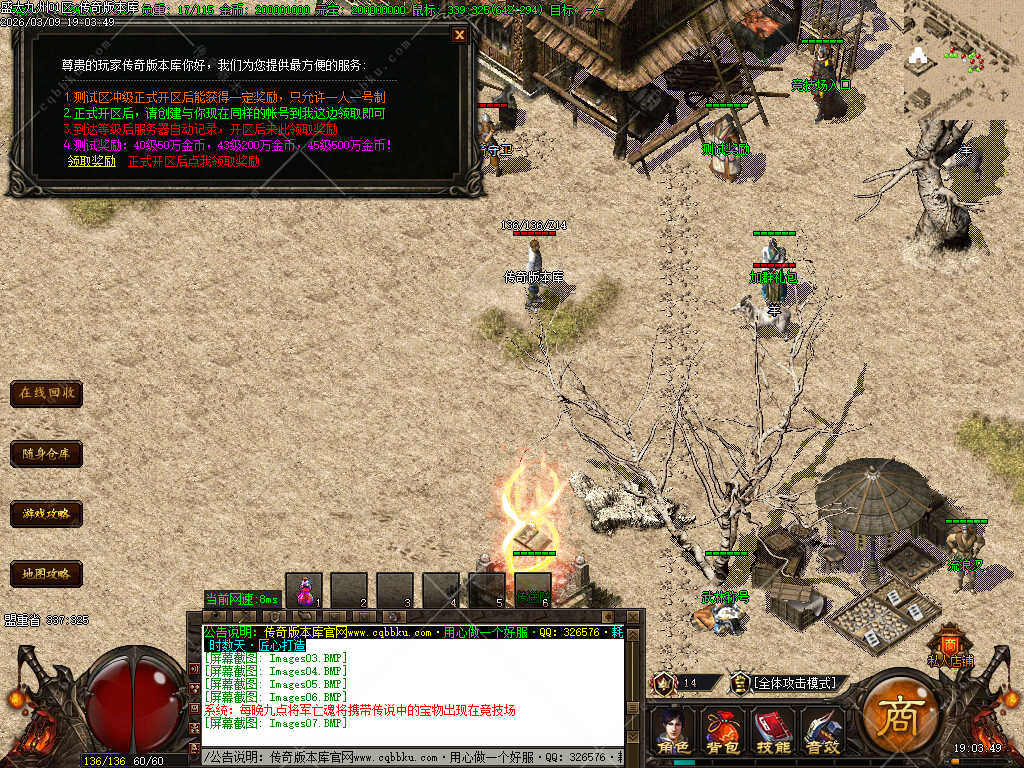The width and height of the screenshot is (1024, 768).
Task: Open the 在线回收 online recycle panel
Action: (x=46, y=393)
